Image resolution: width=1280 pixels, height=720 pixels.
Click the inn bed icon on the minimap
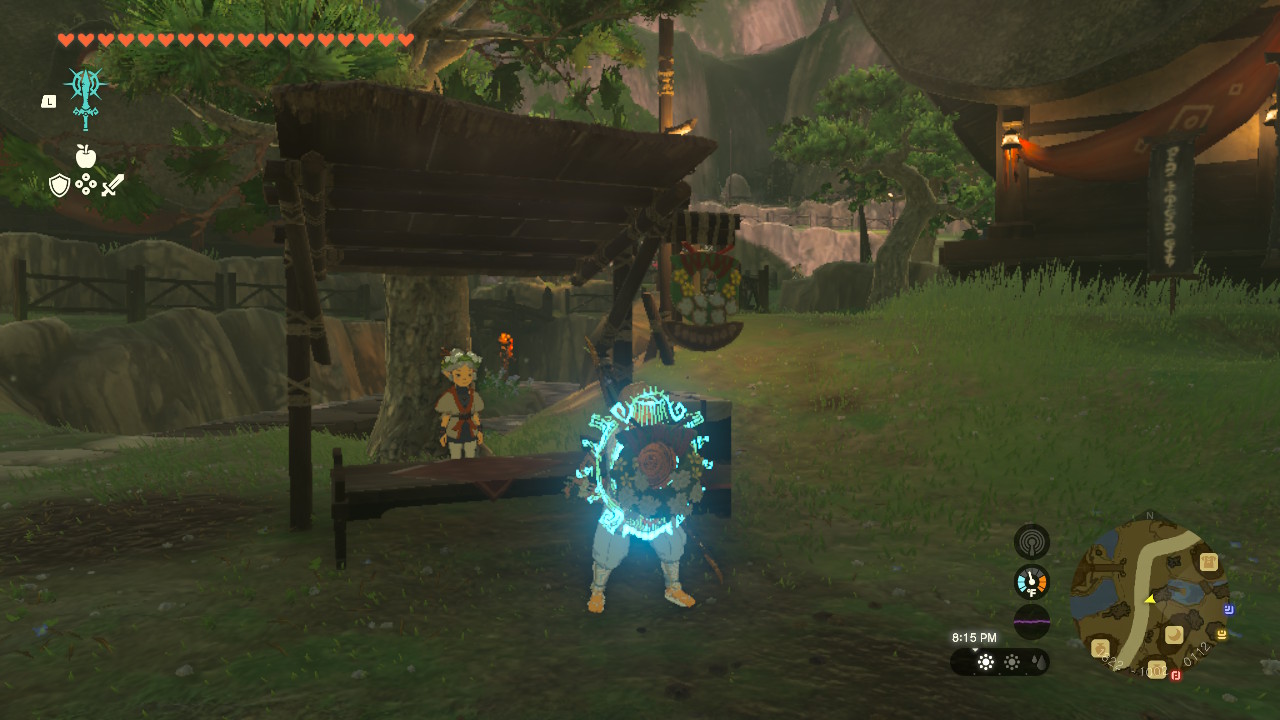tap(1173, 633)
